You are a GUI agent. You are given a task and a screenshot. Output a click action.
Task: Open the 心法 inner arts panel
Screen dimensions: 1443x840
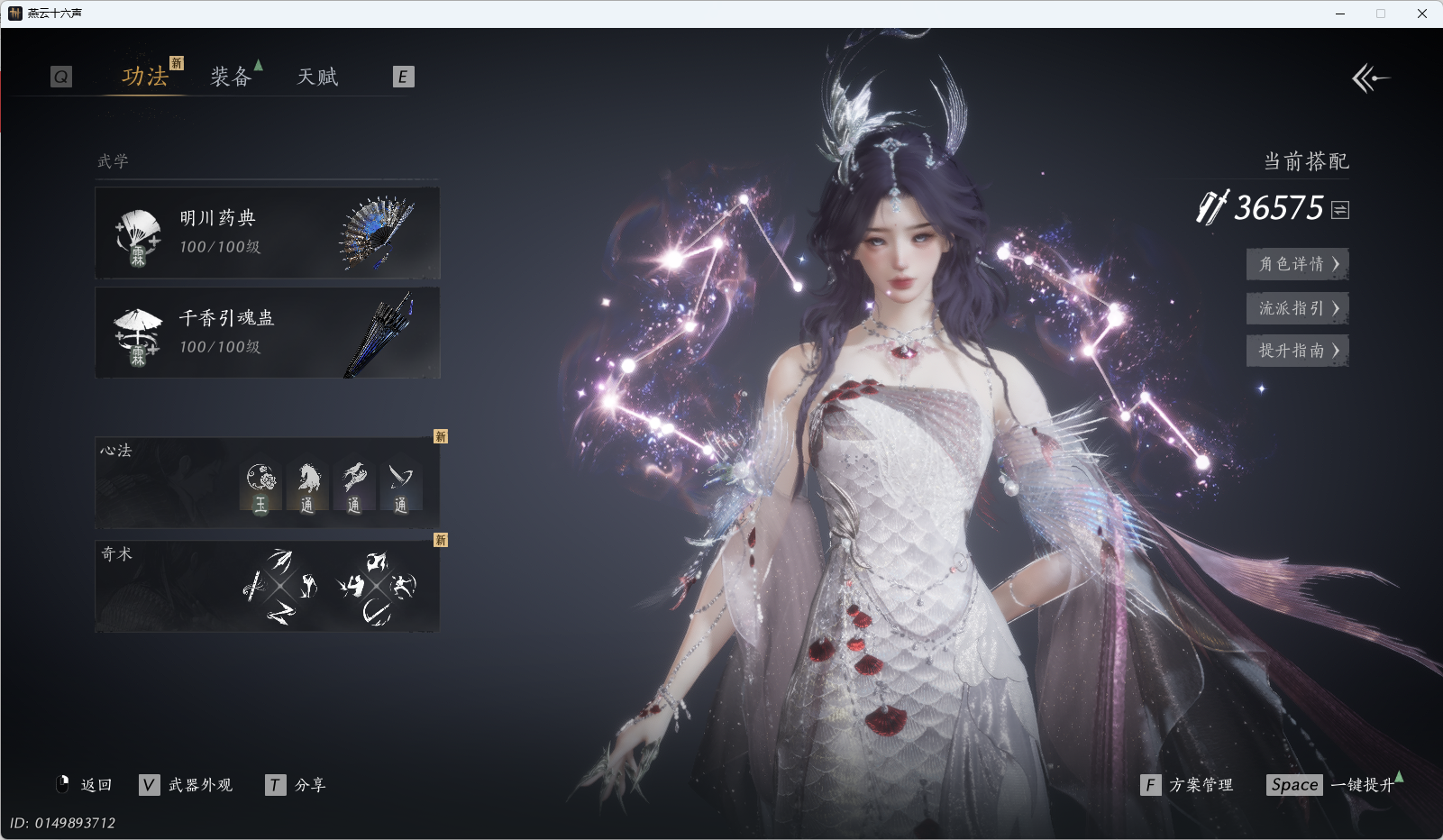(267, 483)
